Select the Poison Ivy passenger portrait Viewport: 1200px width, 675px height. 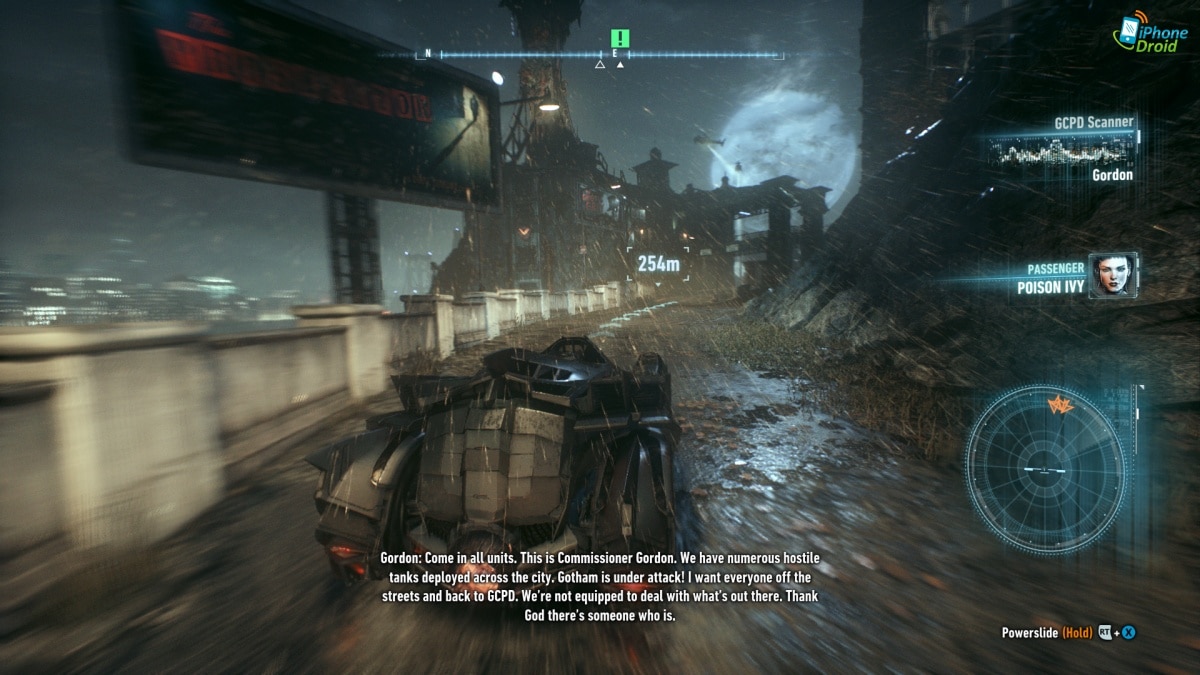click(x=1111, y=274)
